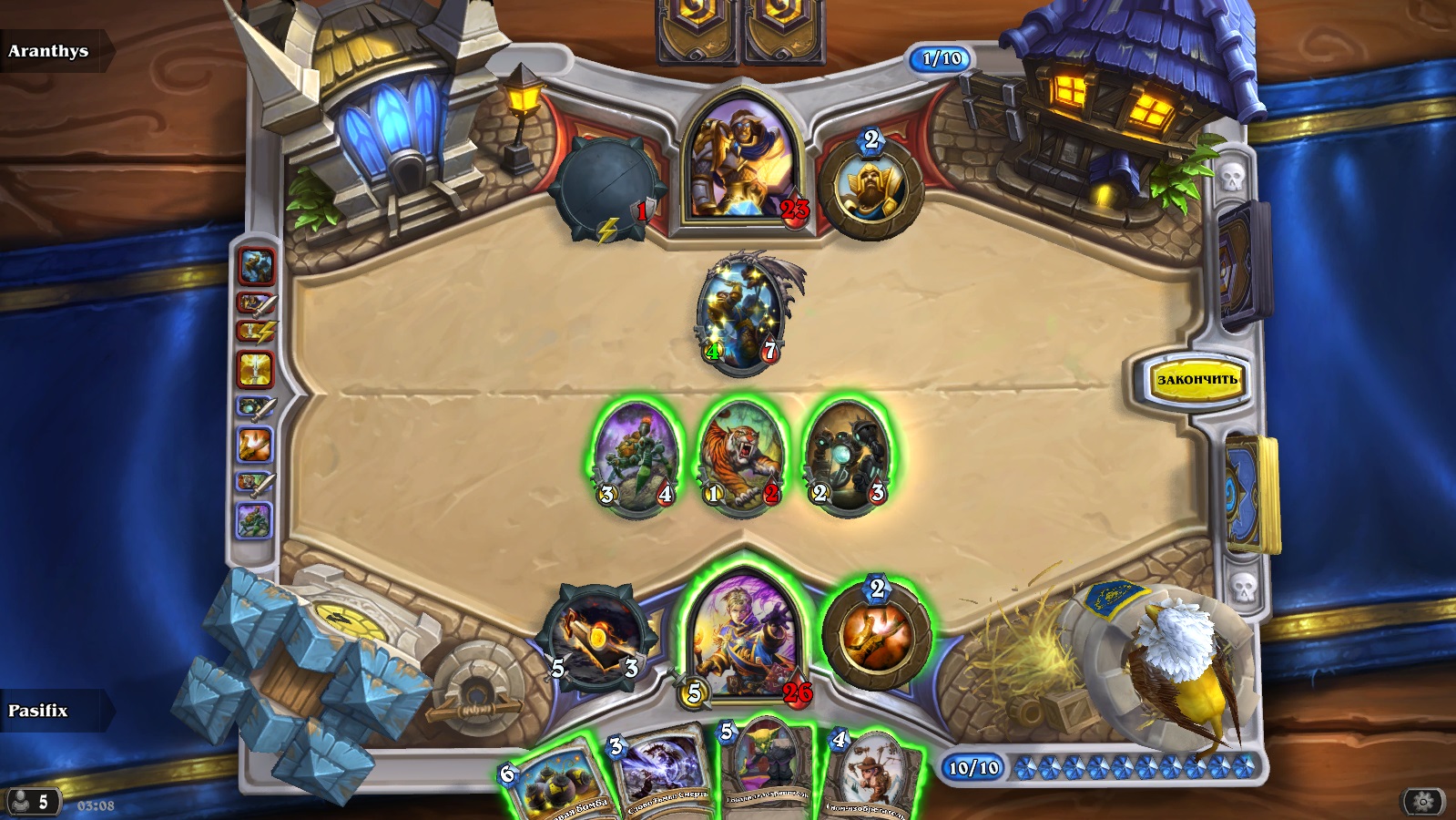This screenshot has width=1456, height=820.
Task: Open the gear settings menu
Action: (x=1423, y=802)
